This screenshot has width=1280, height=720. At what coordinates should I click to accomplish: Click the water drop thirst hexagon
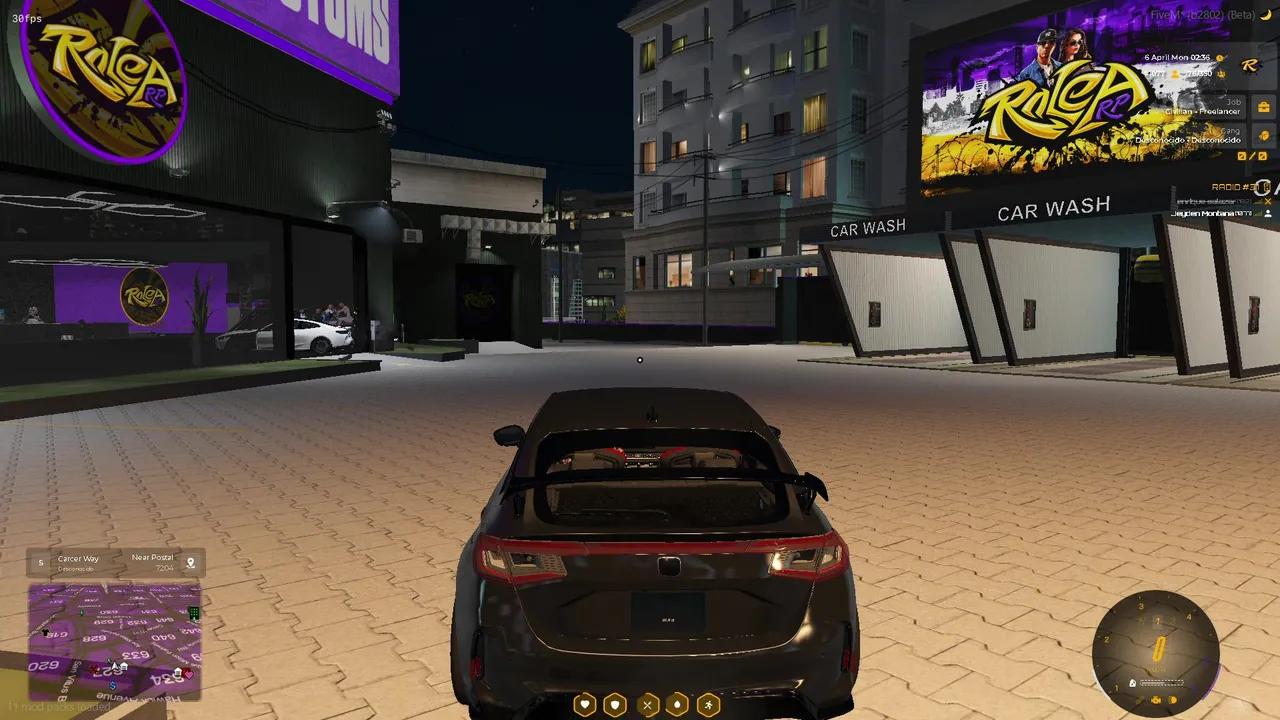678,704
